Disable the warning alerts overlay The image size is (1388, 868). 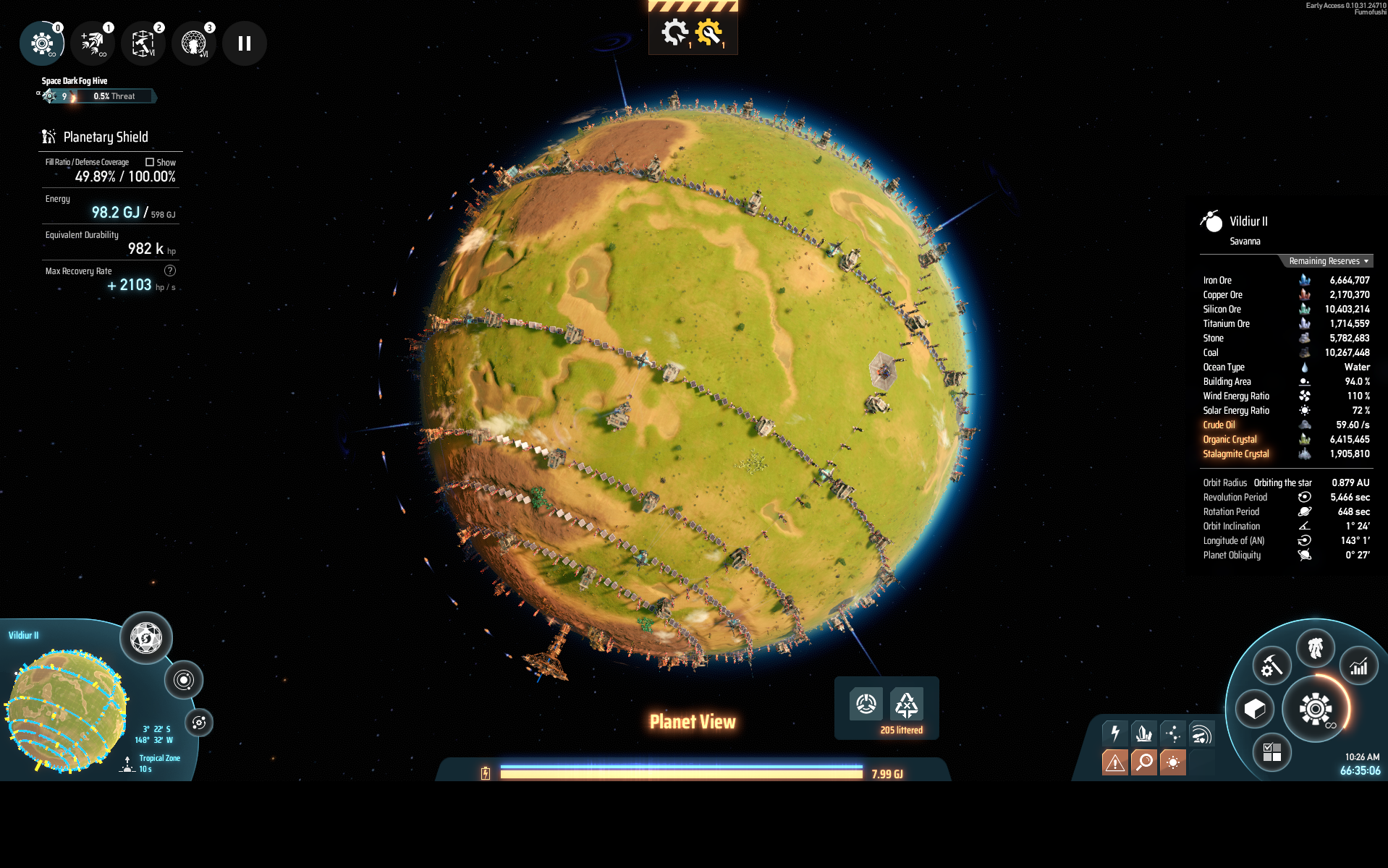tap(1114, 762)
